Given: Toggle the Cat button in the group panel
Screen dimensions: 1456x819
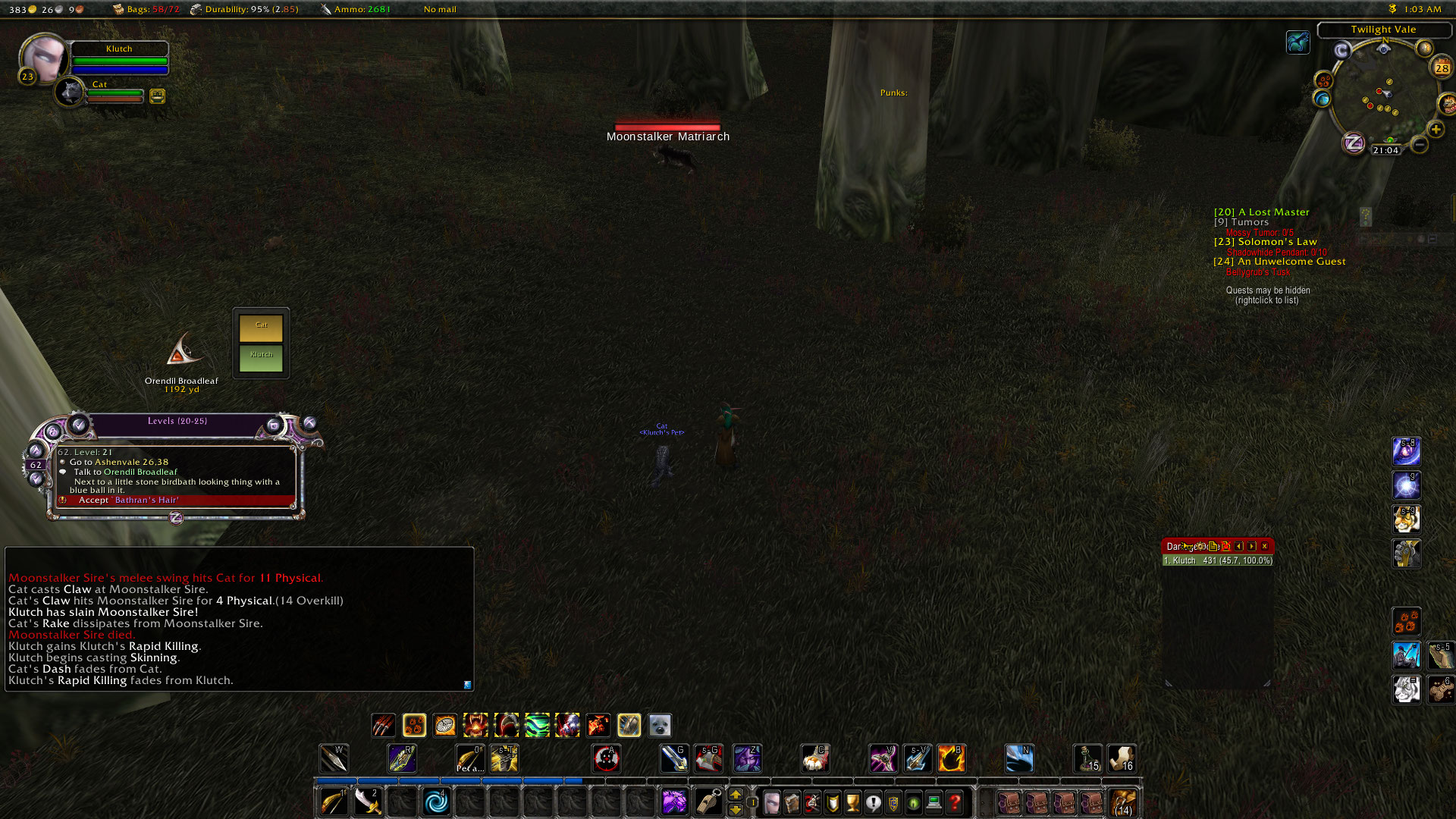Looking at the screenshot, I should (262, 326).
